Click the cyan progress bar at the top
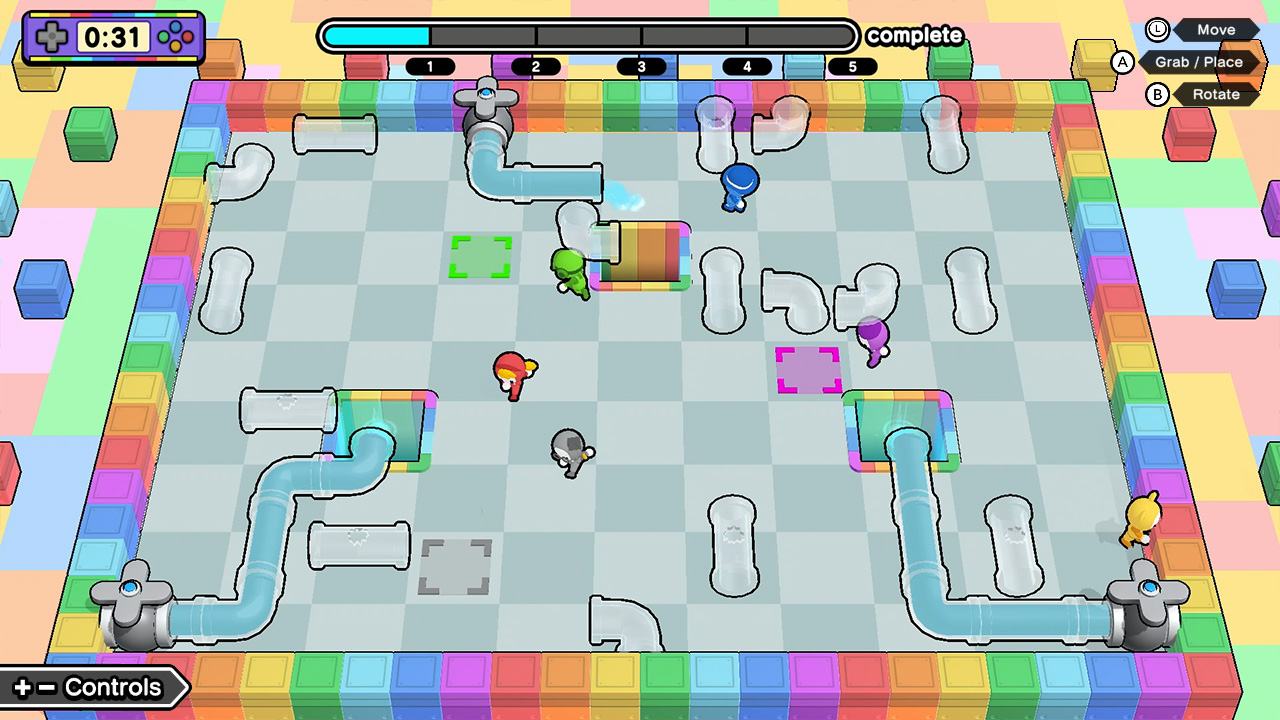The height and width of the screenshot is (720, 1280). (x=375, y=35)
